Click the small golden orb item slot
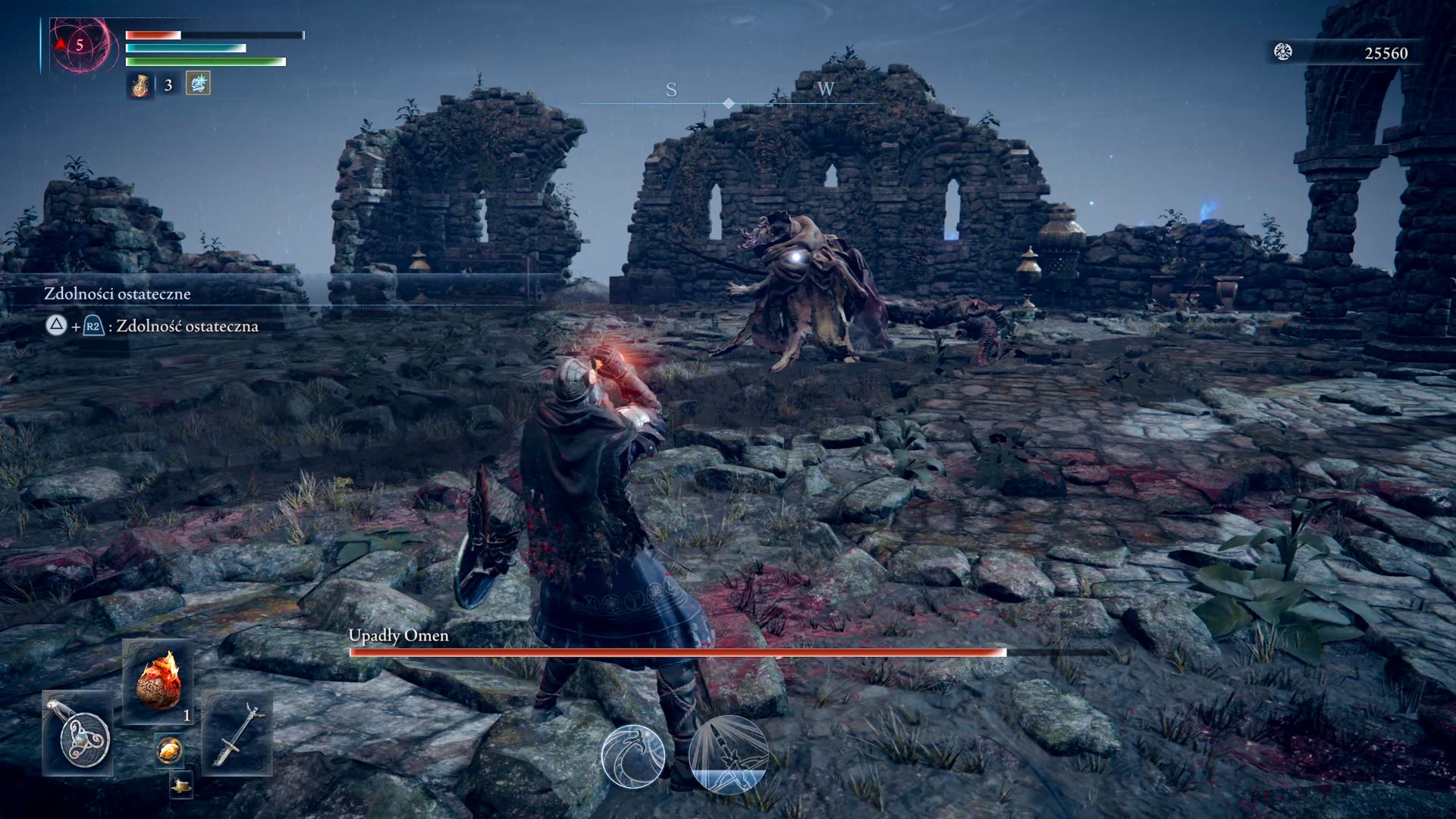The image size is (1456, 819). click(168, 751)
